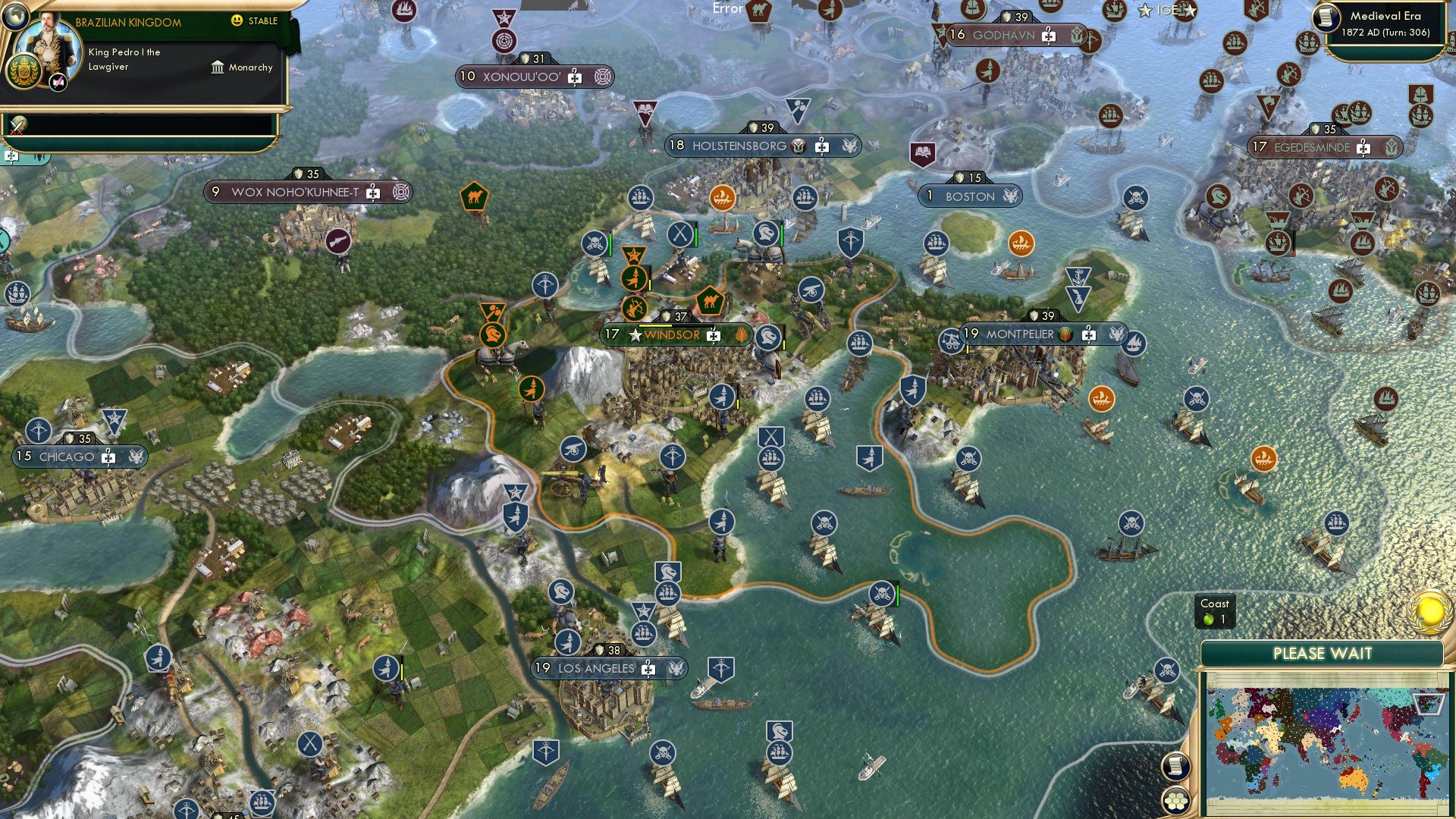Select the Monarchy government building icon
Viewport: 1456px width, 819px height.
click(216, 67)
